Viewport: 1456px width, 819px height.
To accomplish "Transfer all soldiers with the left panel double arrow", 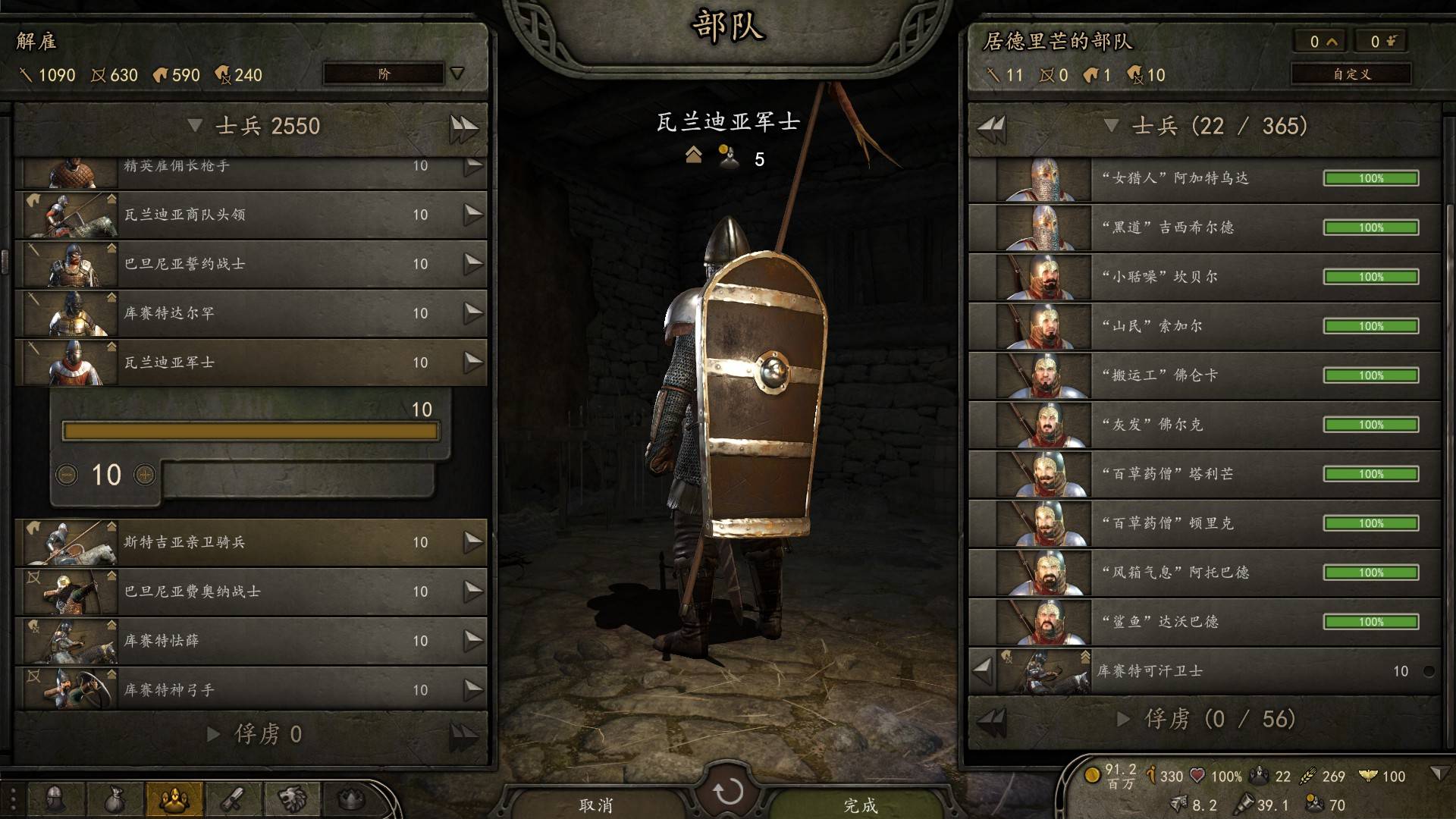I will point(463,127).
